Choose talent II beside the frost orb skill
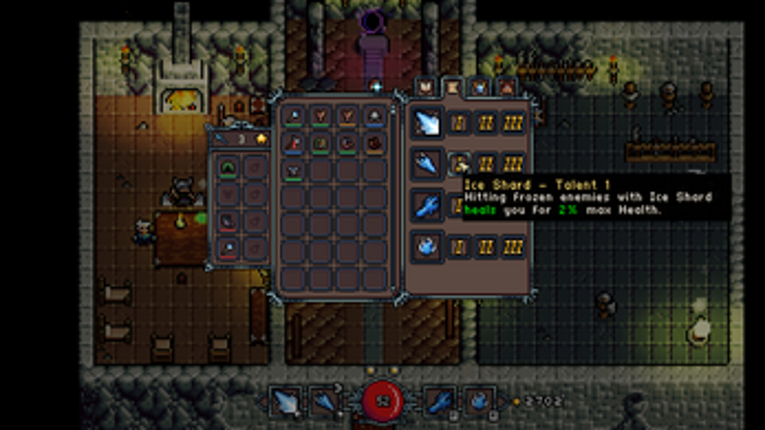This screenshot has width=765, height=430. coord(487,246)
